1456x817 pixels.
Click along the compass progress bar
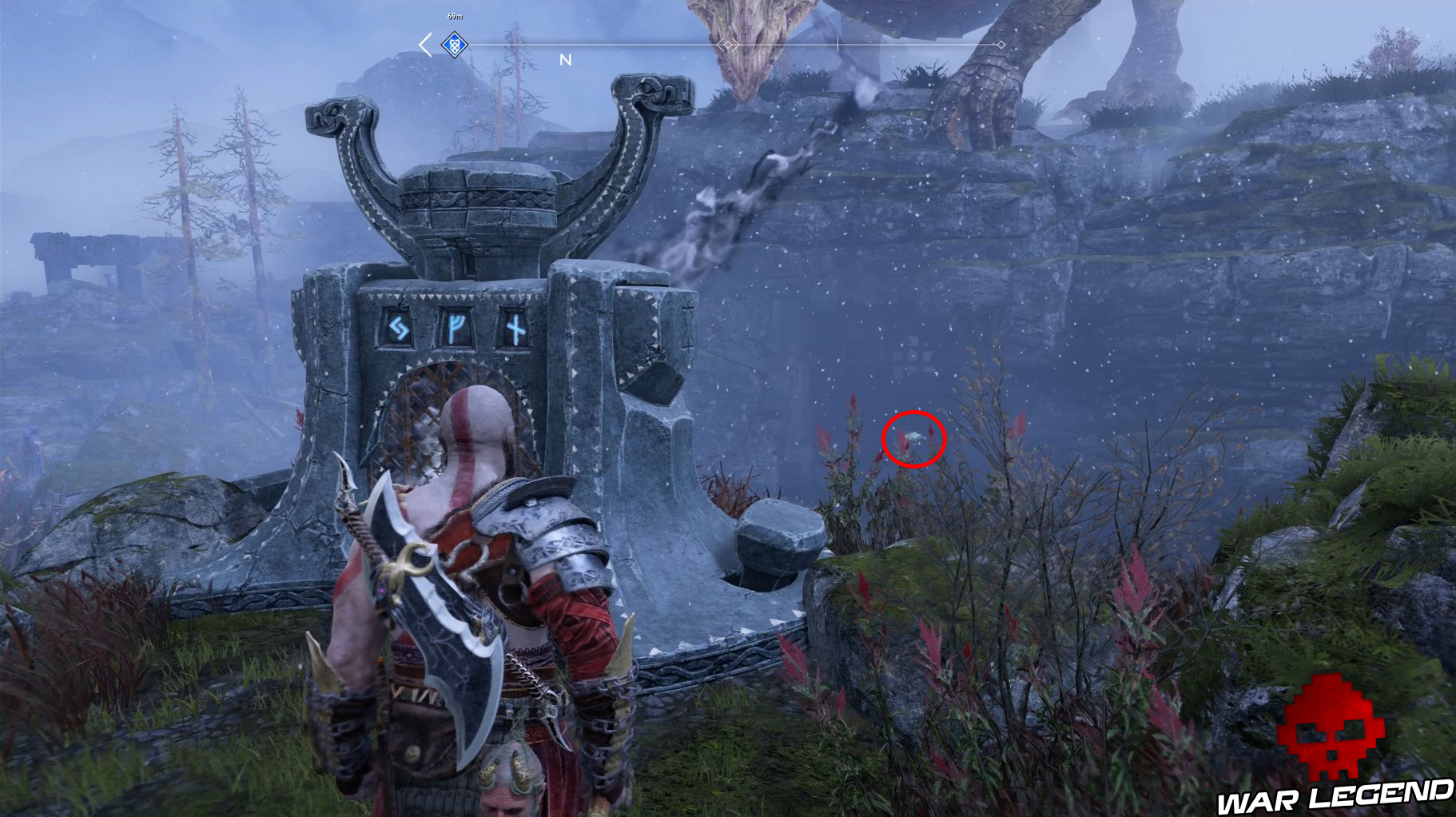(x=639, y=46)
